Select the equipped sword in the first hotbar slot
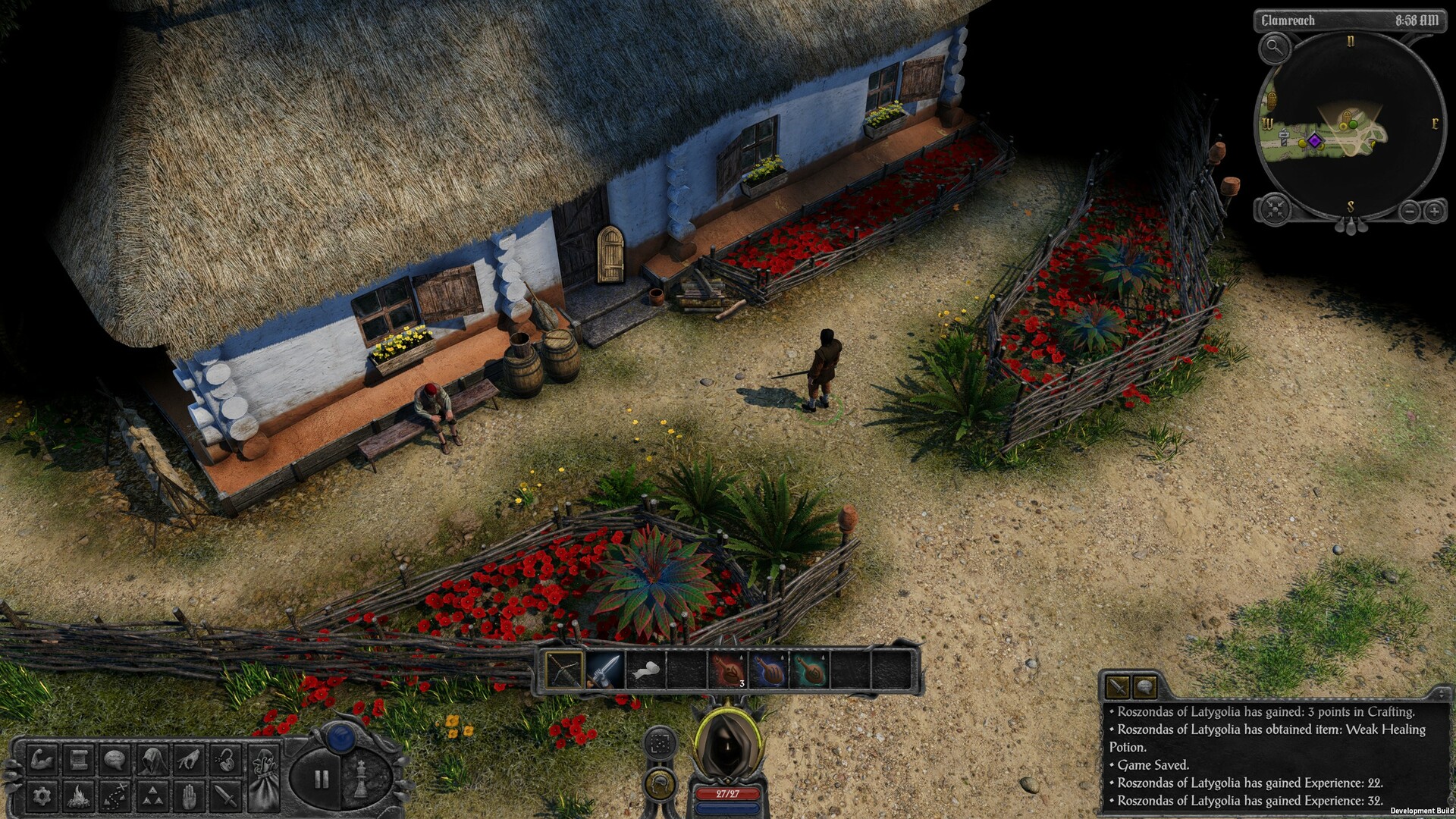This screenshot has height=819, width=1456. 563,670
